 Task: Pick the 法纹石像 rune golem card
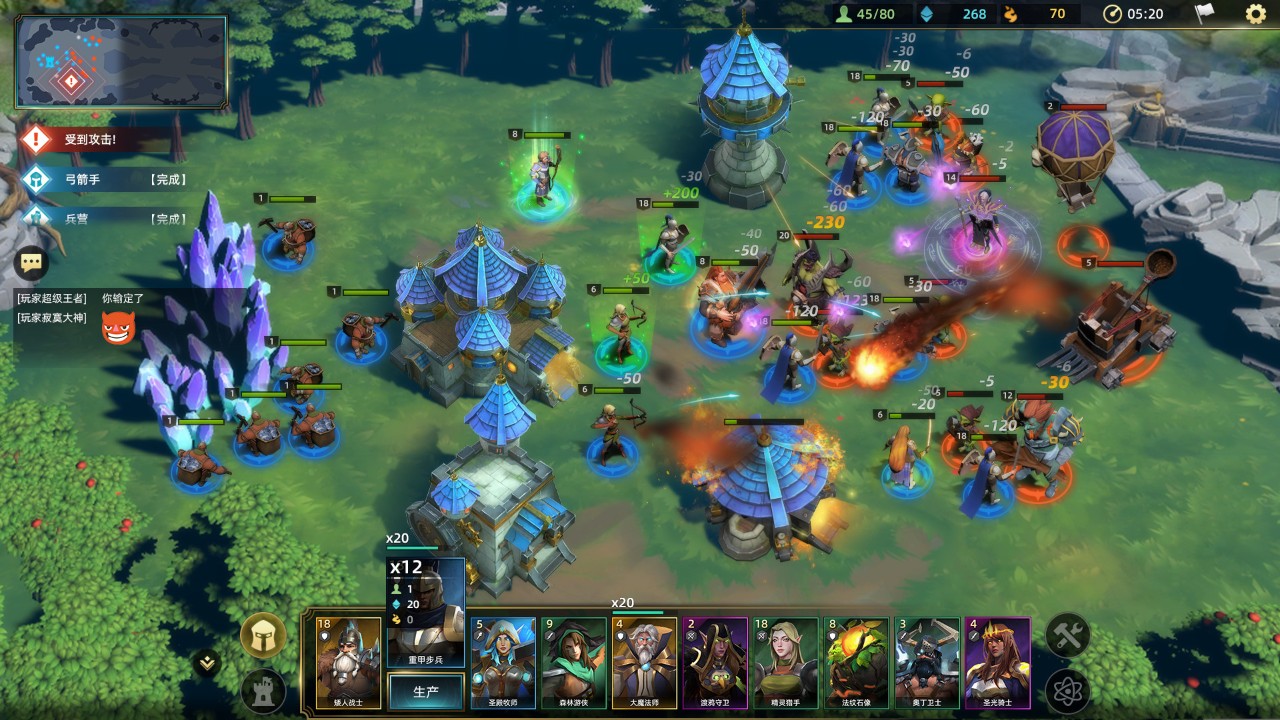[x=857, y=663]
